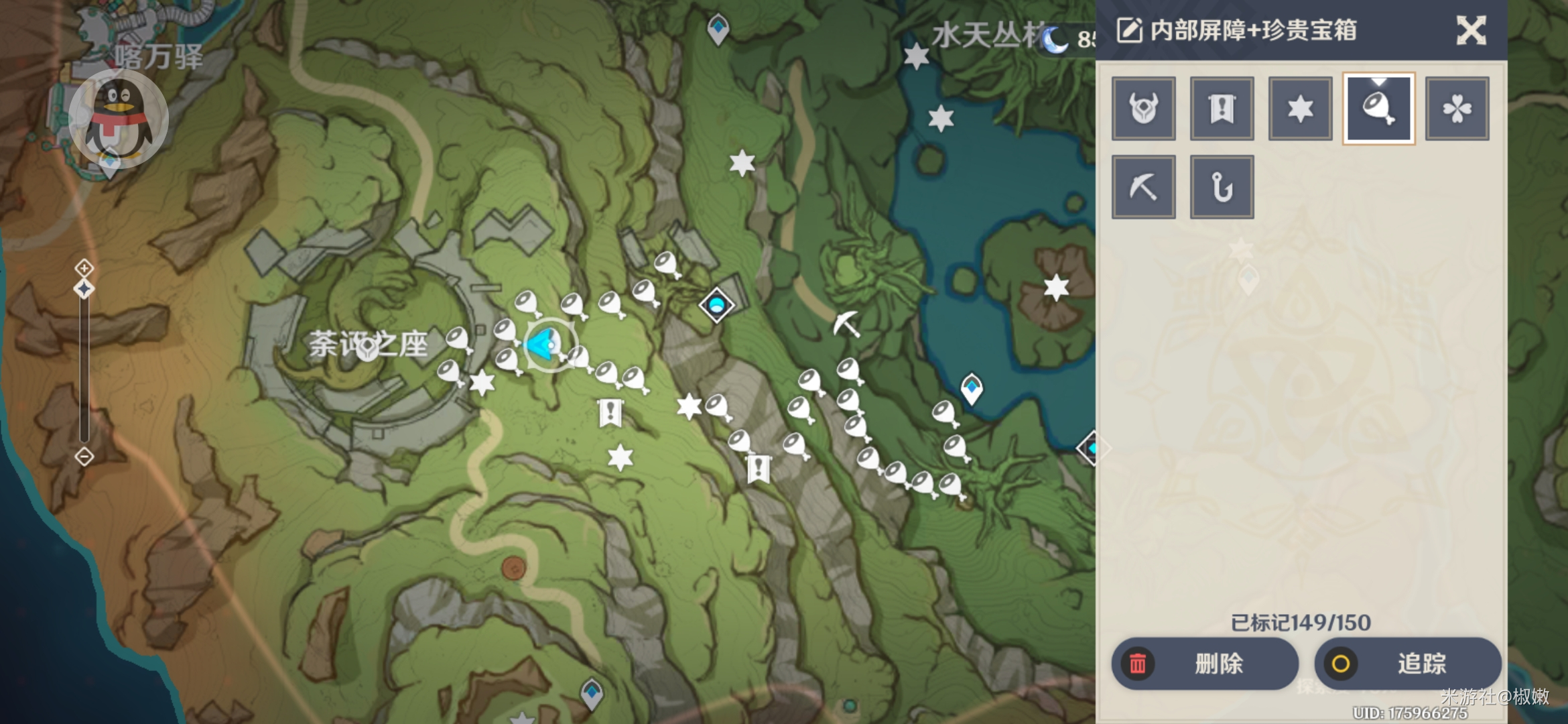The width and height of the screenshot is (1568, 724).
Task: Choose the clover flower marker icon
Action: point(1457,109)
